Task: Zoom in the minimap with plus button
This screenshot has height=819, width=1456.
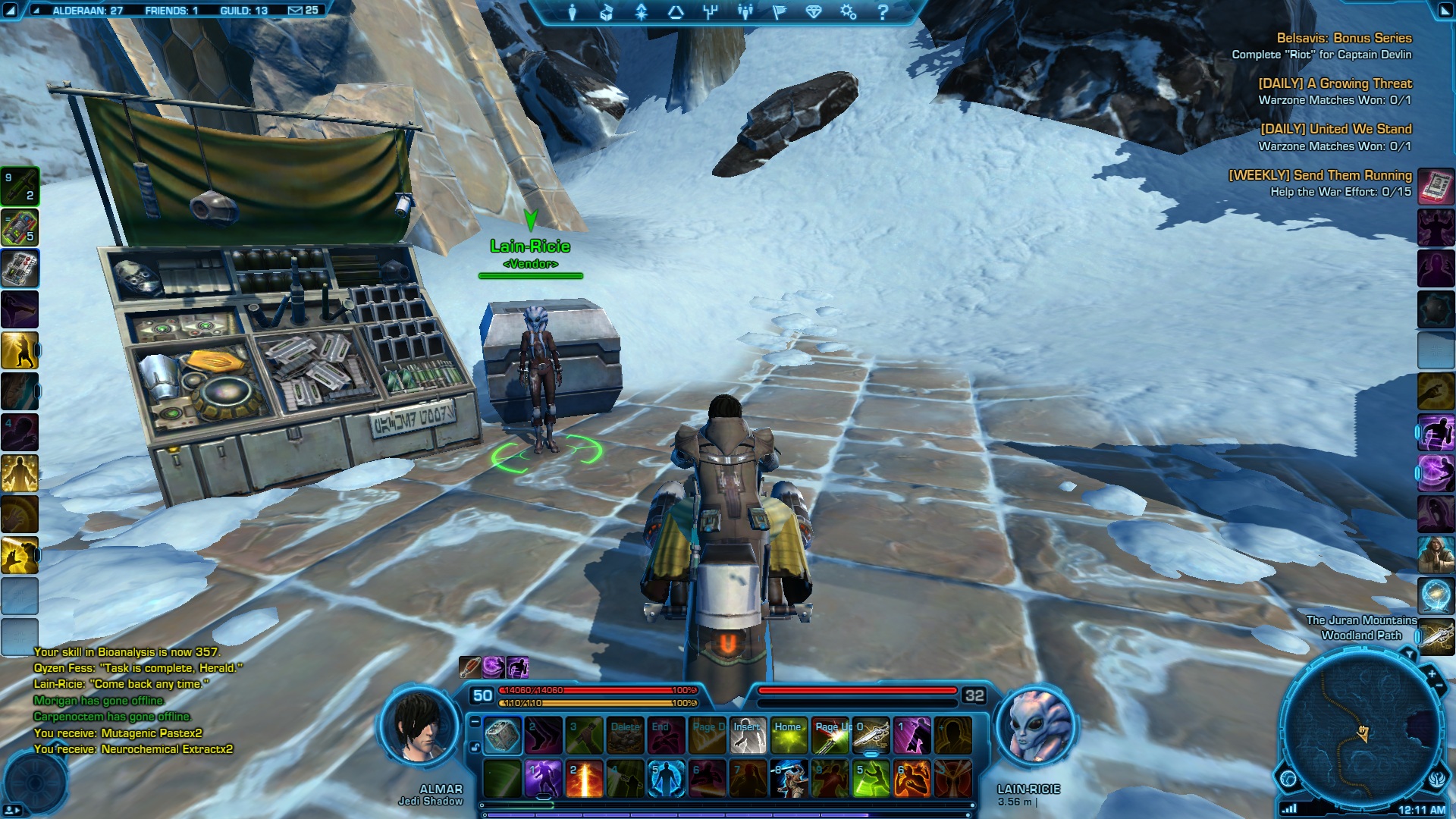Action: click(x=1431, y=673)
